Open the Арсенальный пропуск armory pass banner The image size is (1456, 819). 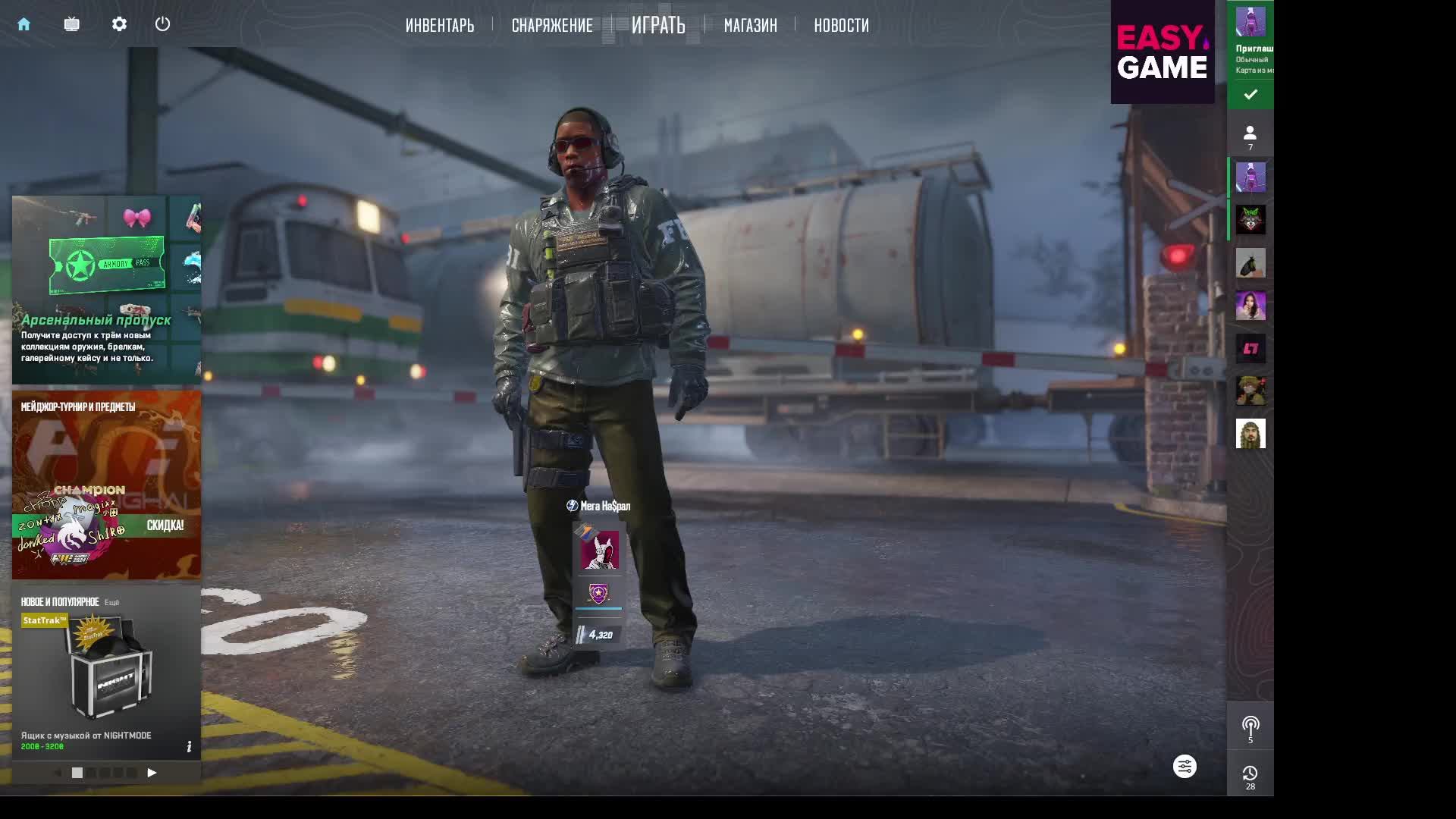click(x=106, y=290)
